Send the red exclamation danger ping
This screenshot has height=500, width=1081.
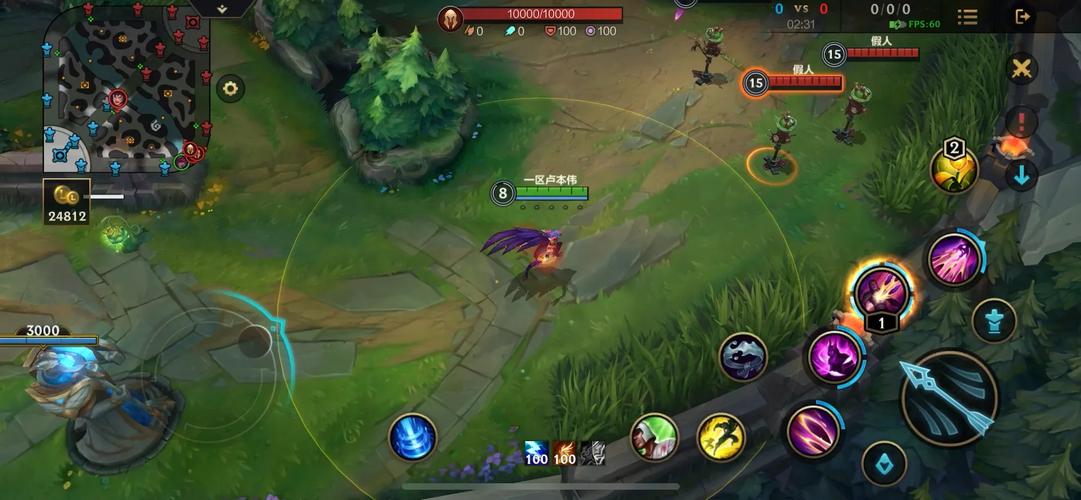[1021, 124]
